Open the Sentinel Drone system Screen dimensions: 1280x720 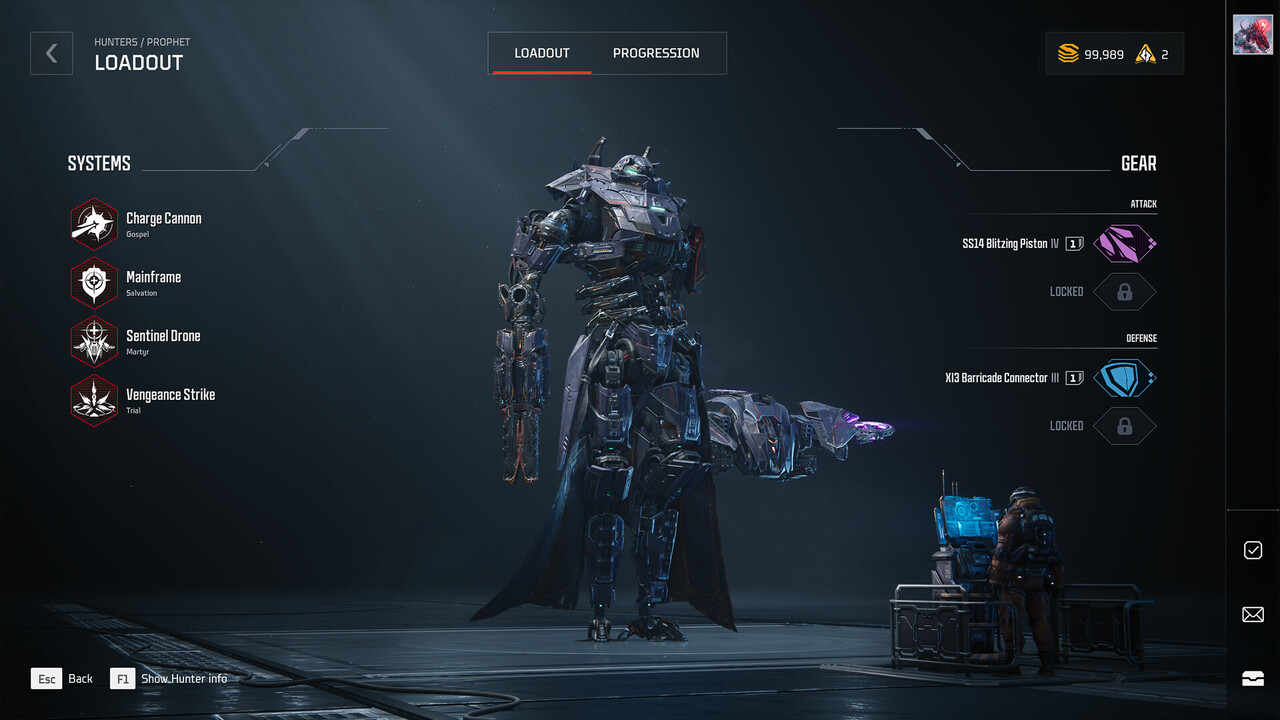(95, 342)
